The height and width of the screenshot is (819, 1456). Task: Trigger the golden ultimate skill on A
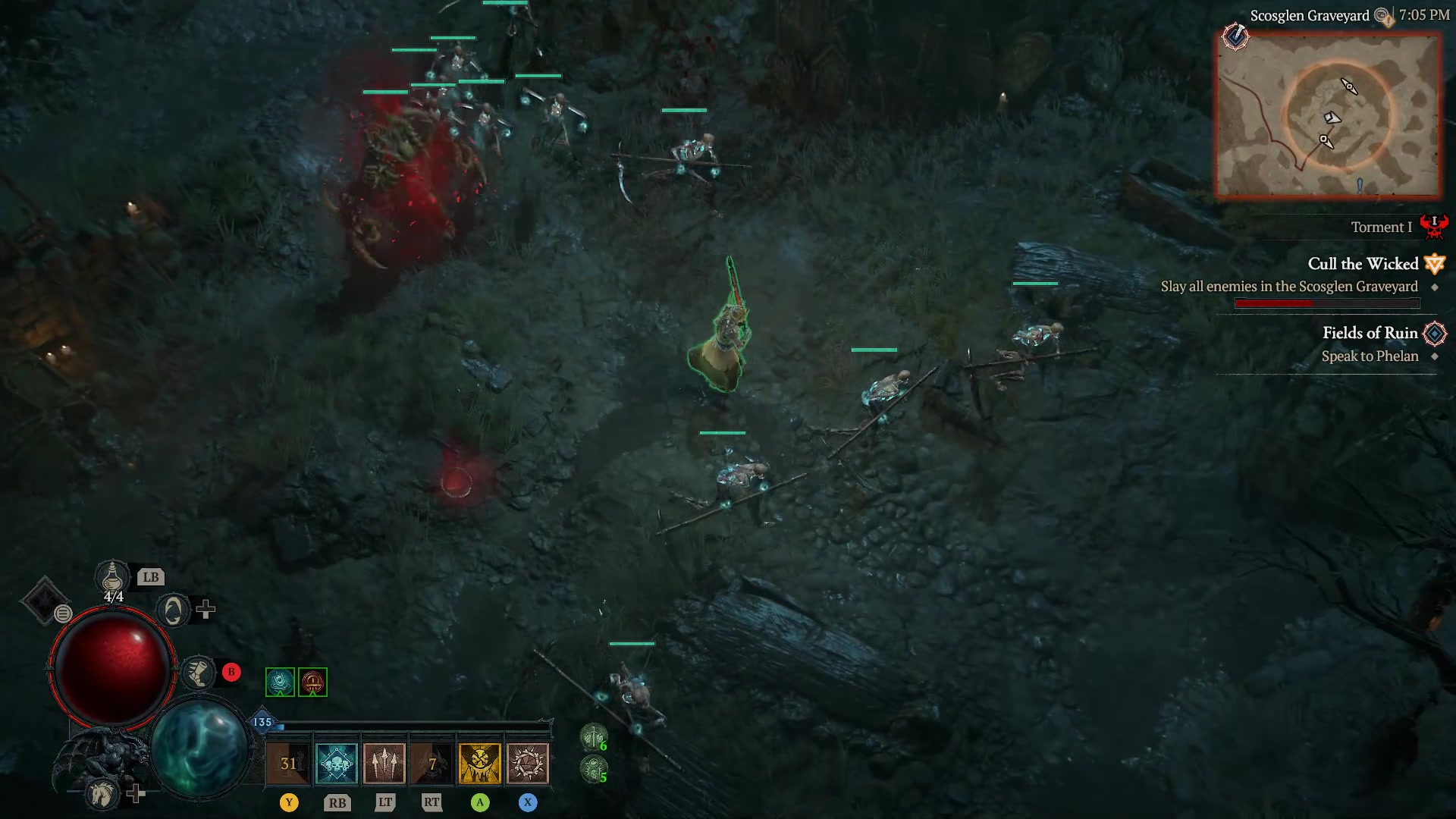479,763
